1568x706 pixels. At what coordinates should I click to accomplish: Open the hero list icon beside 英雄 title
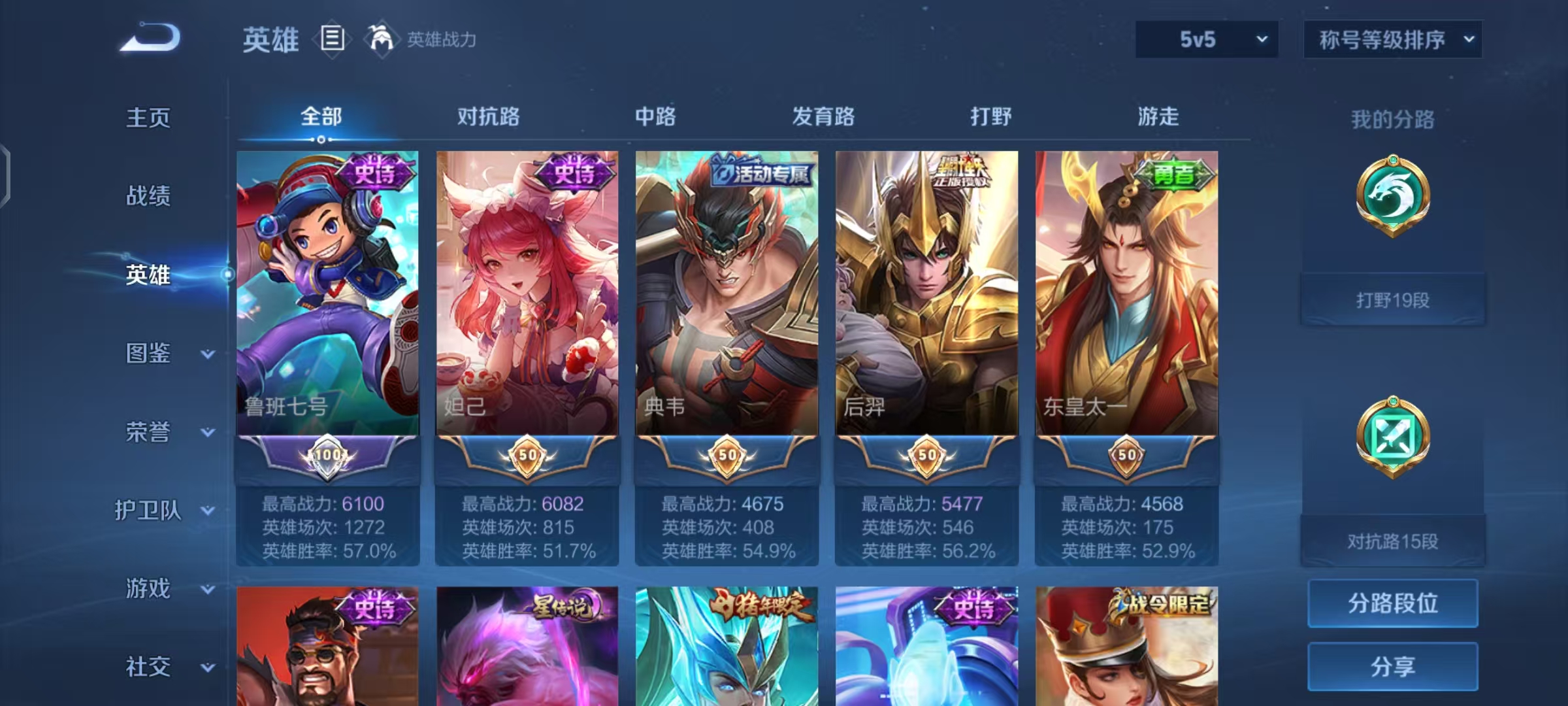point(332,41)
